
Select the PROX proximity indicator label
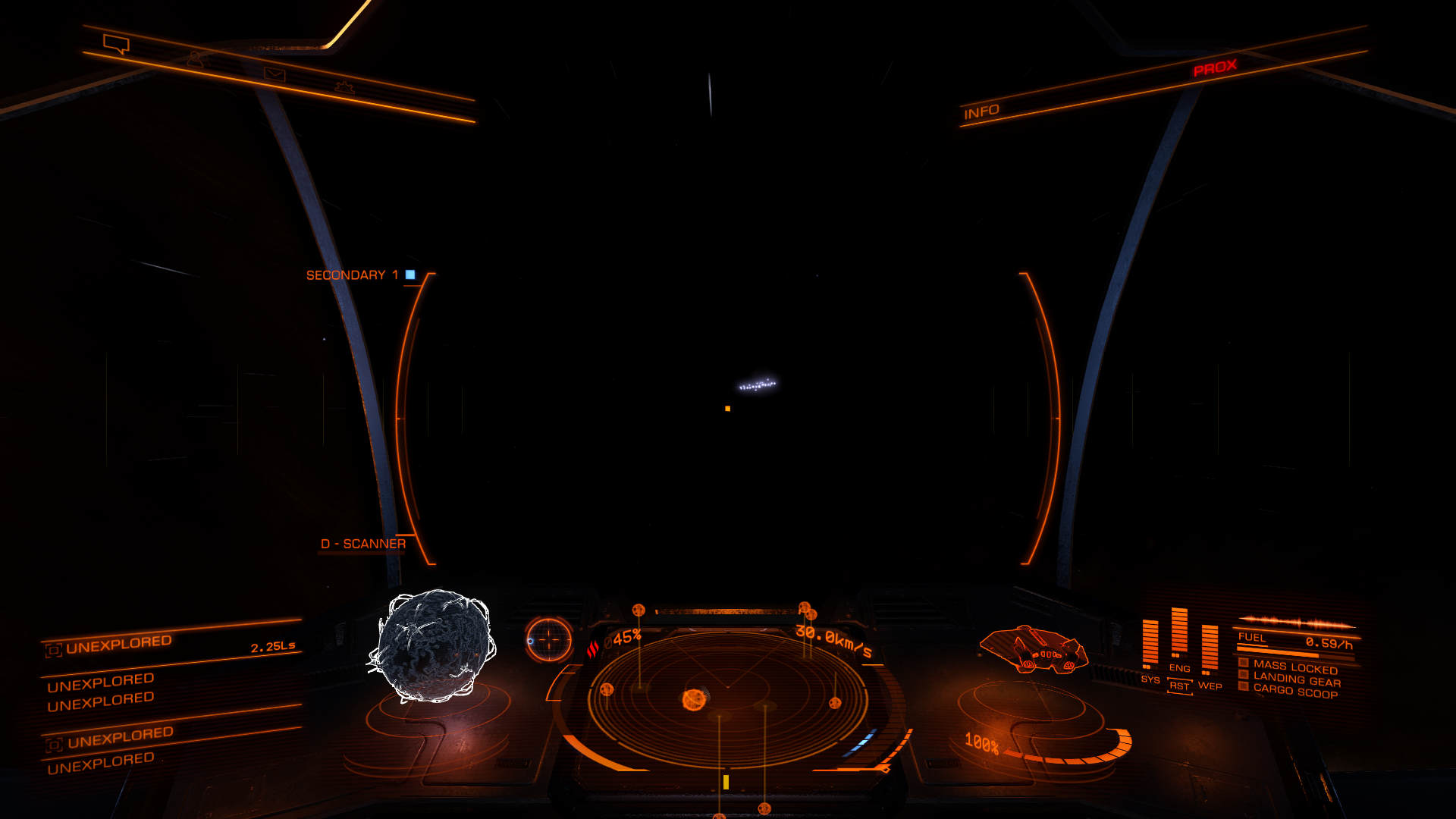pyautogui.click(x=1215, y=68)
